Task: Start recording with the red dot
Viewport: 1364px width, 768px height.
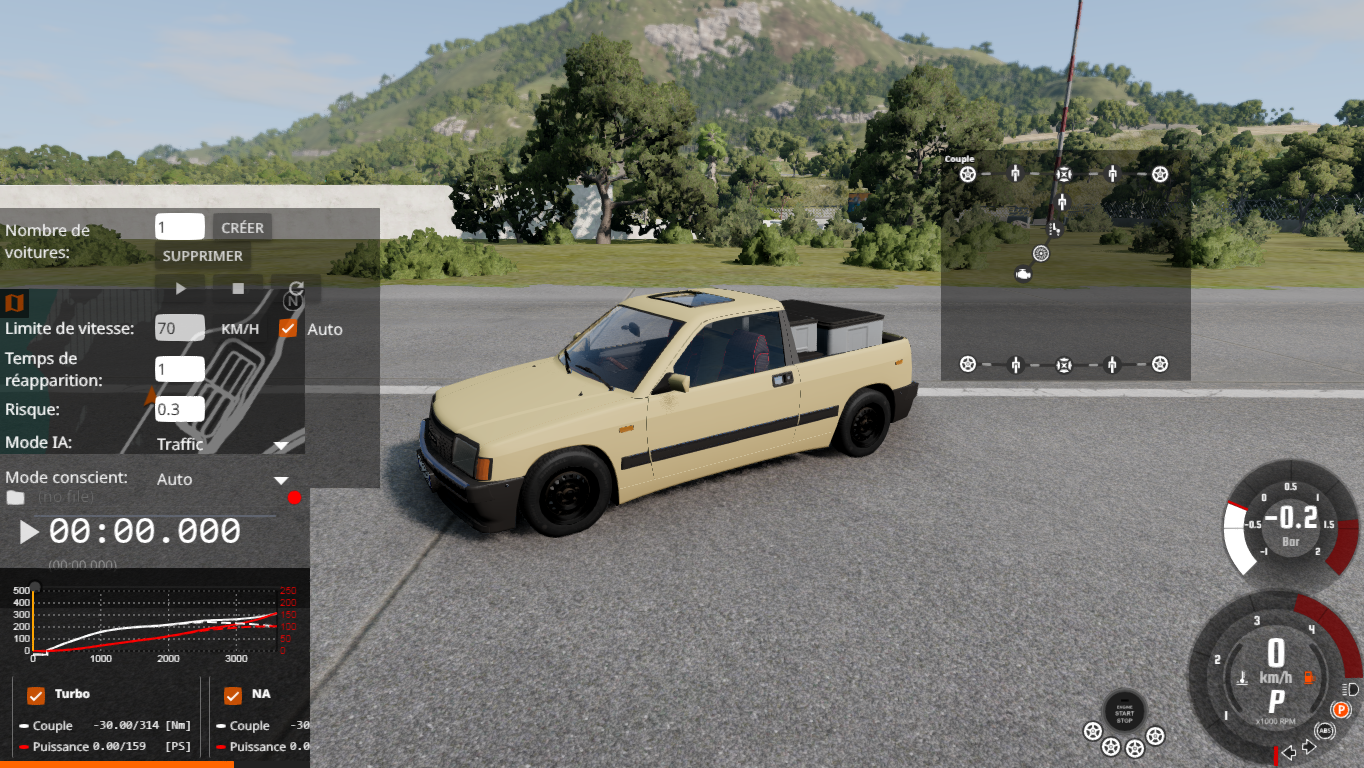Action: pyautogui.click(x=294, y=497)
